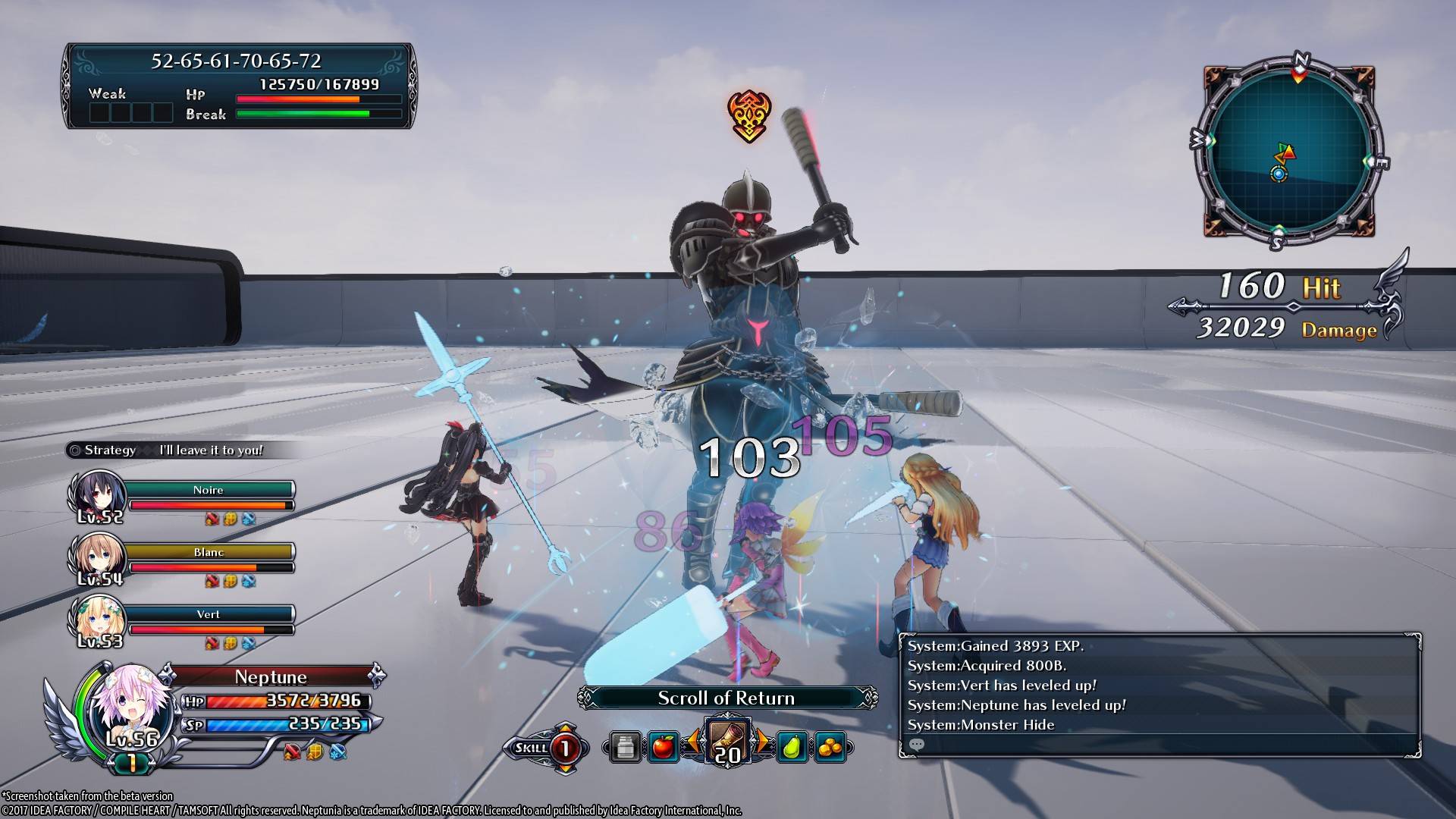1456x819 pixels.
Task: Choose the orange fruit cluster item slot
Action: (x=830, y=748)
